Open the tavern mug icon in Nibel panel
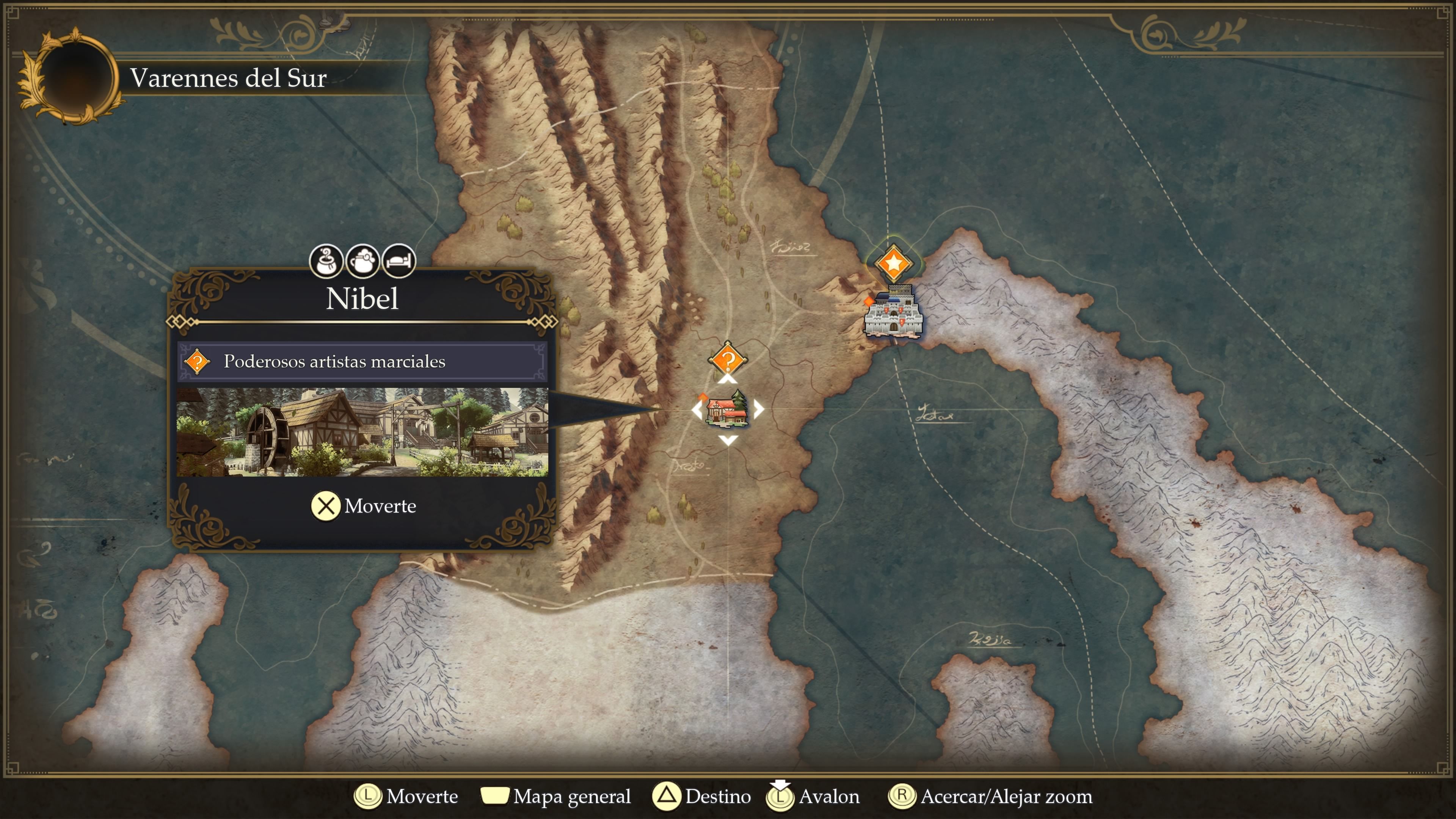This screenshot has height=819, width=1456. pyautogui.click(x=362, y=261)
